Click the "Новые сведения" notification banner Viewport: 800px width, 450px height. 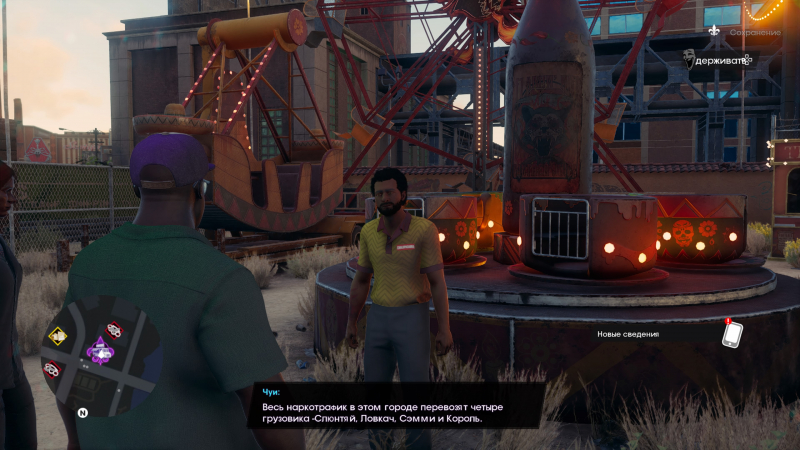(x=628, y=335)
